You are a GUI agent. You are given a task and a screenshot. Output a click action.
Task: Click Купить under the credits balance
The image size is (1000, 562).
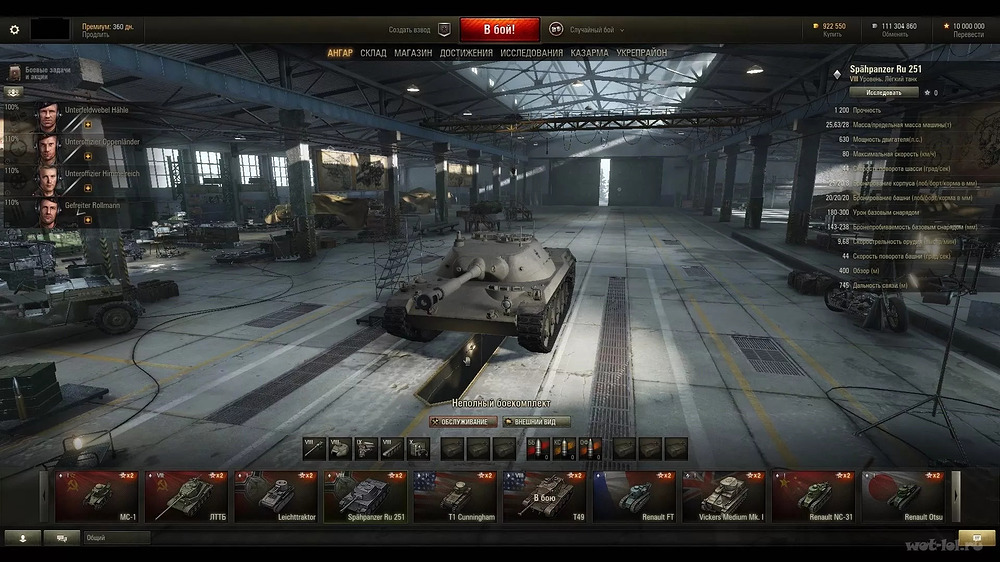click(x=832, y=35)
